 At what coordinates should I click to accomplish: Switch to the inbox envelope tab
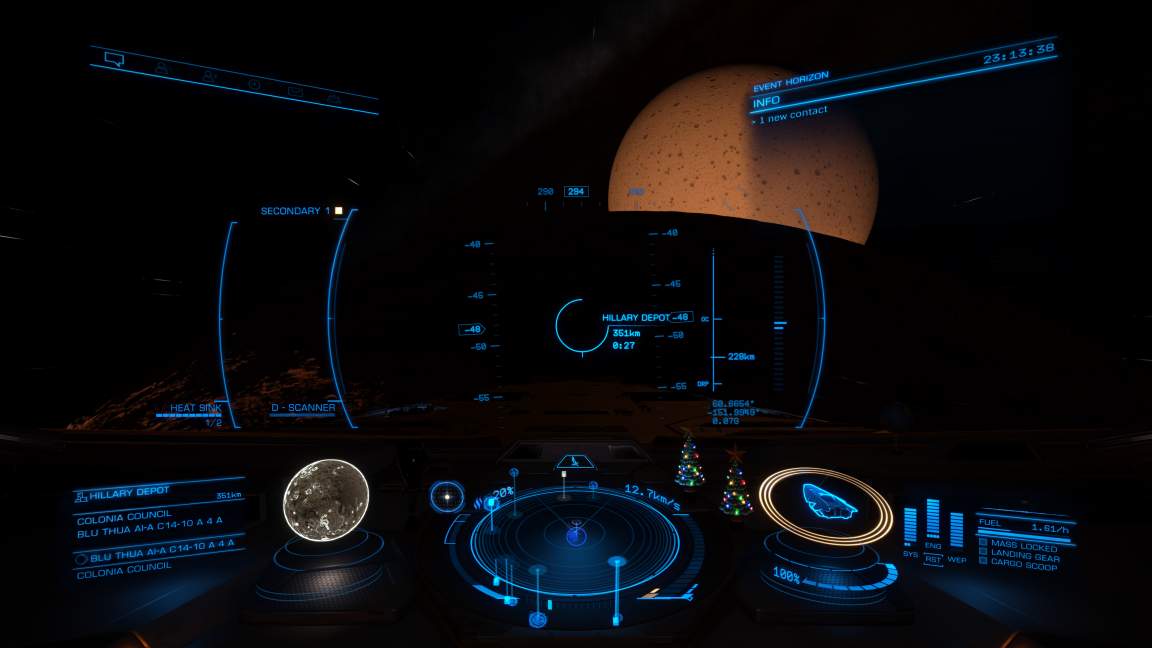[295, 91]
